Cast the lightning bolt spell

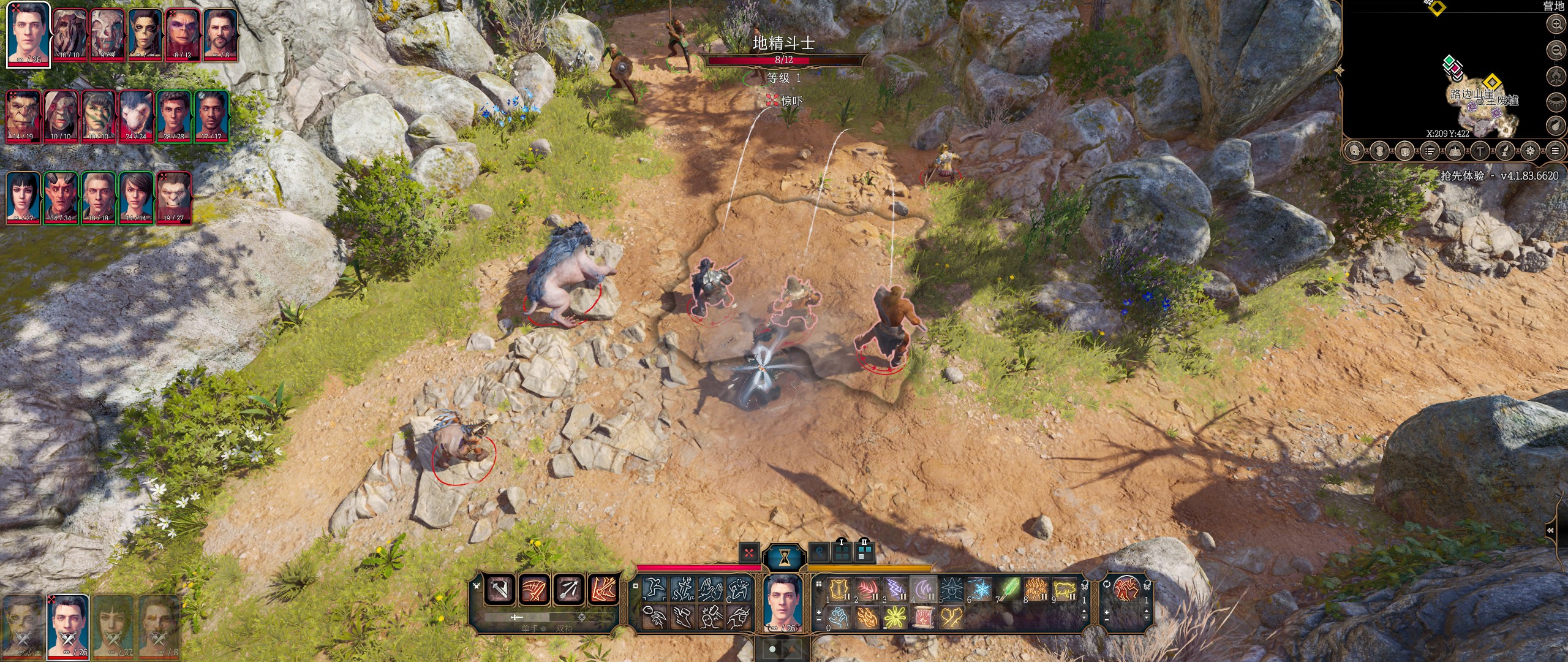click(x=895, y=590)
